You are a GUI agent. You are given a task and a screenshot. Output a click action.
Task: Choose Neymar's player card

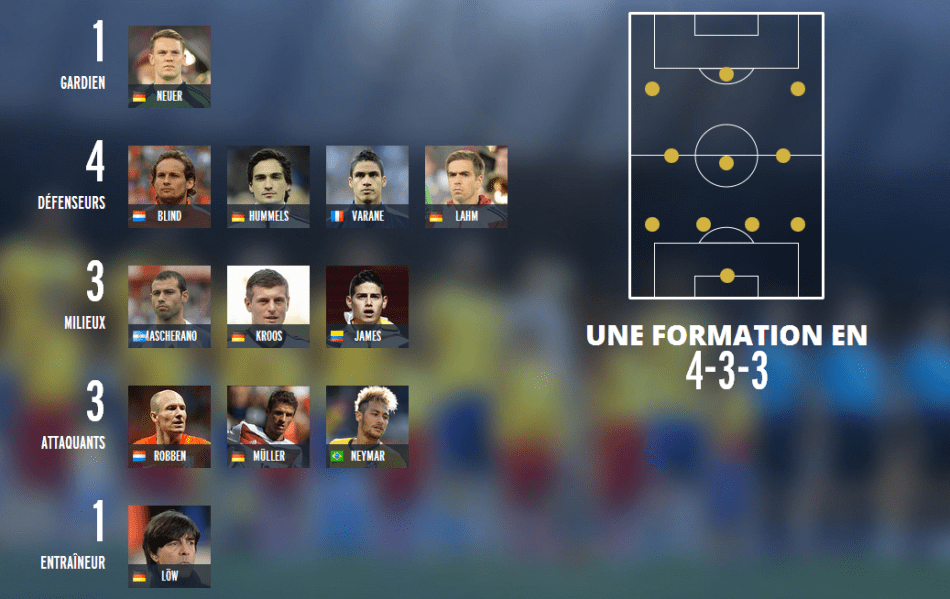(367, 426)
